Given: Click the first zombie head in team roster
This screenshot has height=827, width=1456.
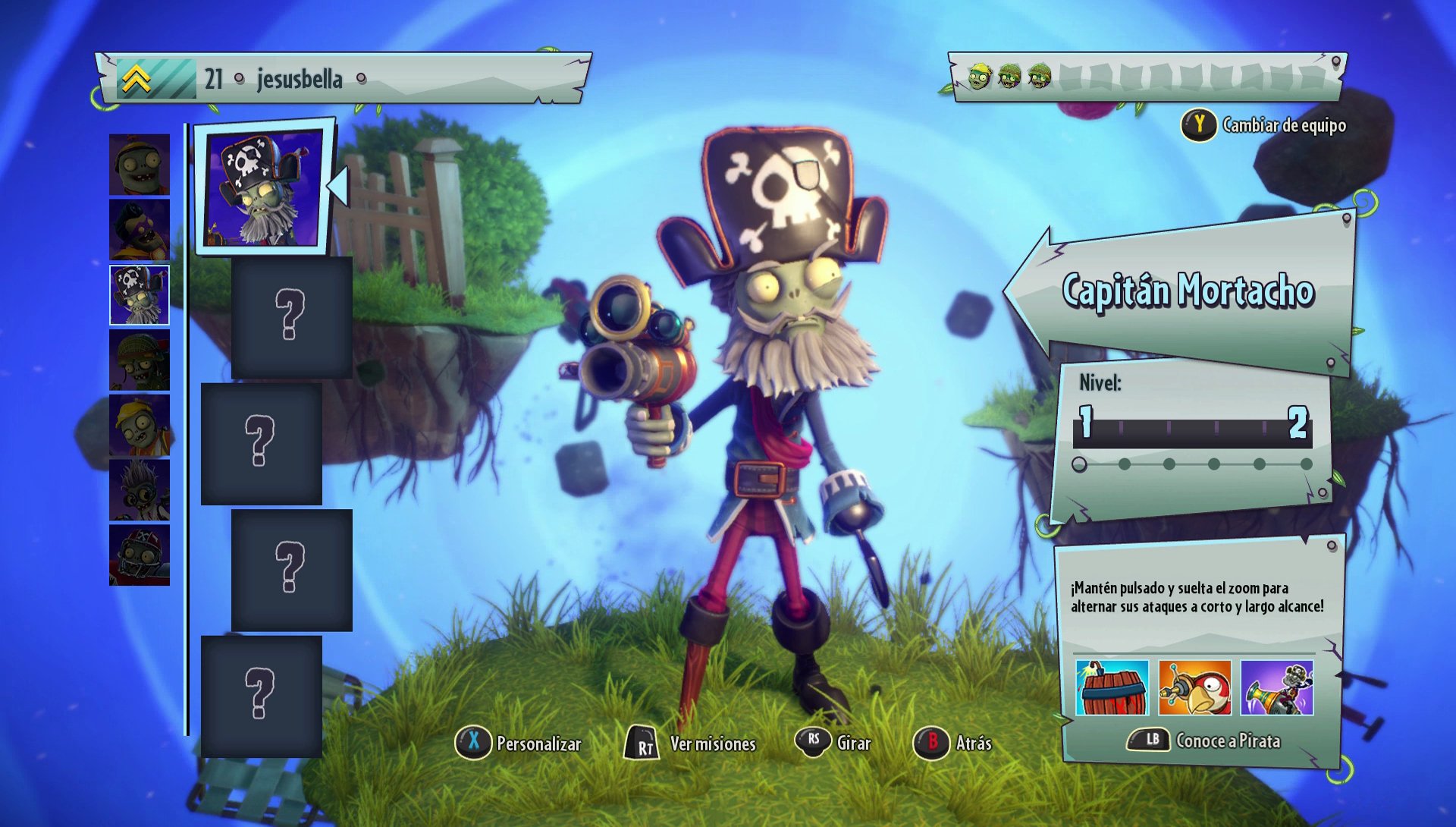Looking at the screenshot, I should (x=978, y=76).
